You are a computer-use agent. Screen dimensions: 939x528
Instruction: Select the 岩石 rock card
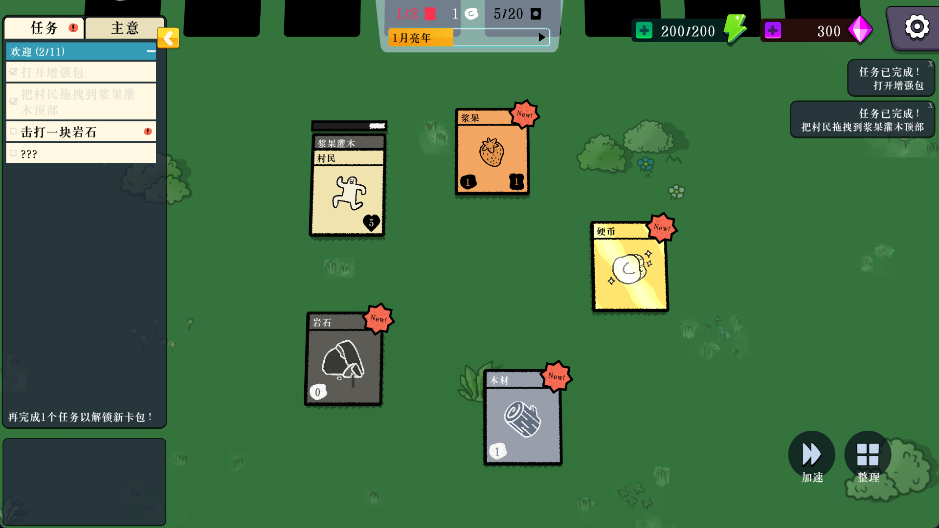coord(343,360)
